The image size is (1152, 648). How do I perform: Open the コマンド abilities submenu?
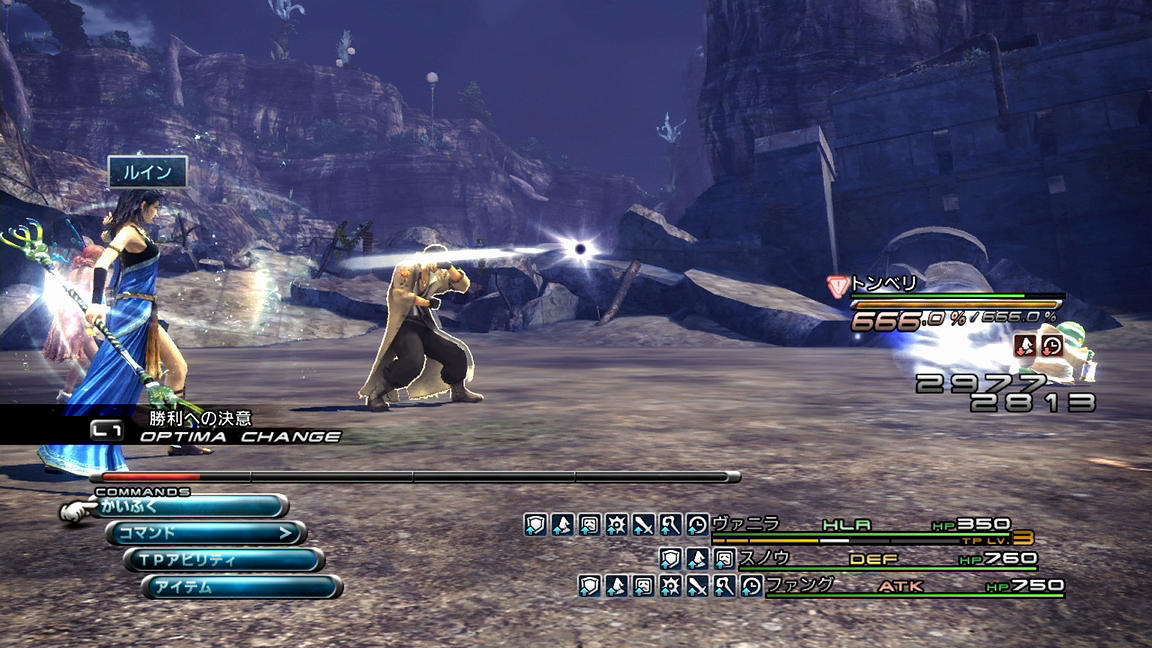205,533
